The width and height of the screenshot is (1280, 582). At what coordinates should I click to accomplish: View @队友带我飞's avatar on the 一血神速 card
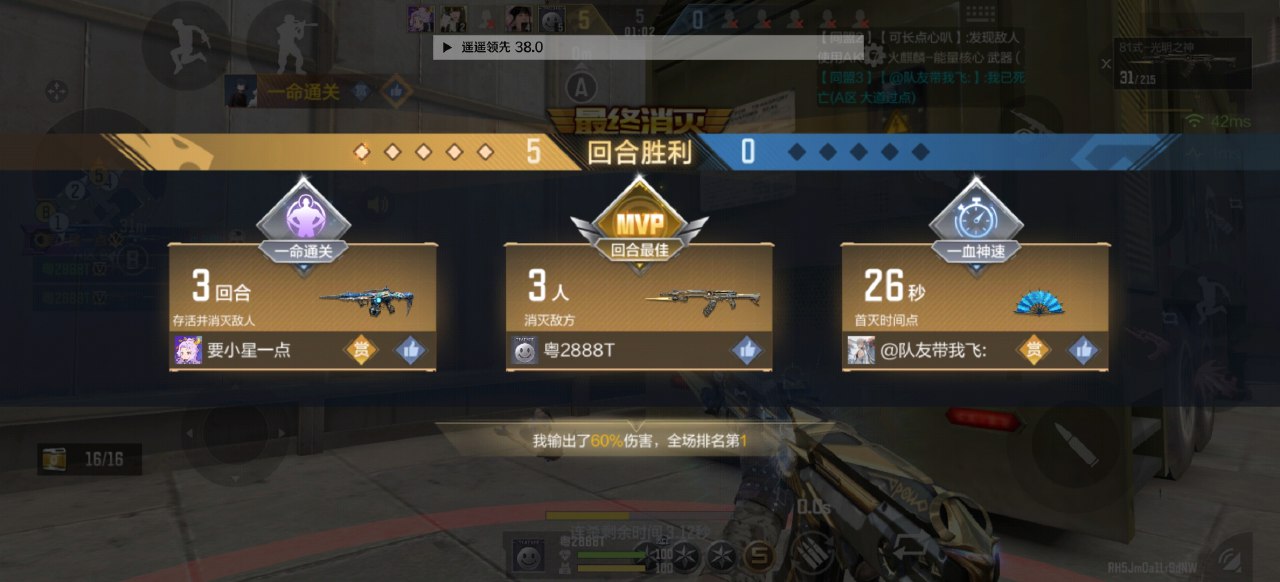point(861,350)
